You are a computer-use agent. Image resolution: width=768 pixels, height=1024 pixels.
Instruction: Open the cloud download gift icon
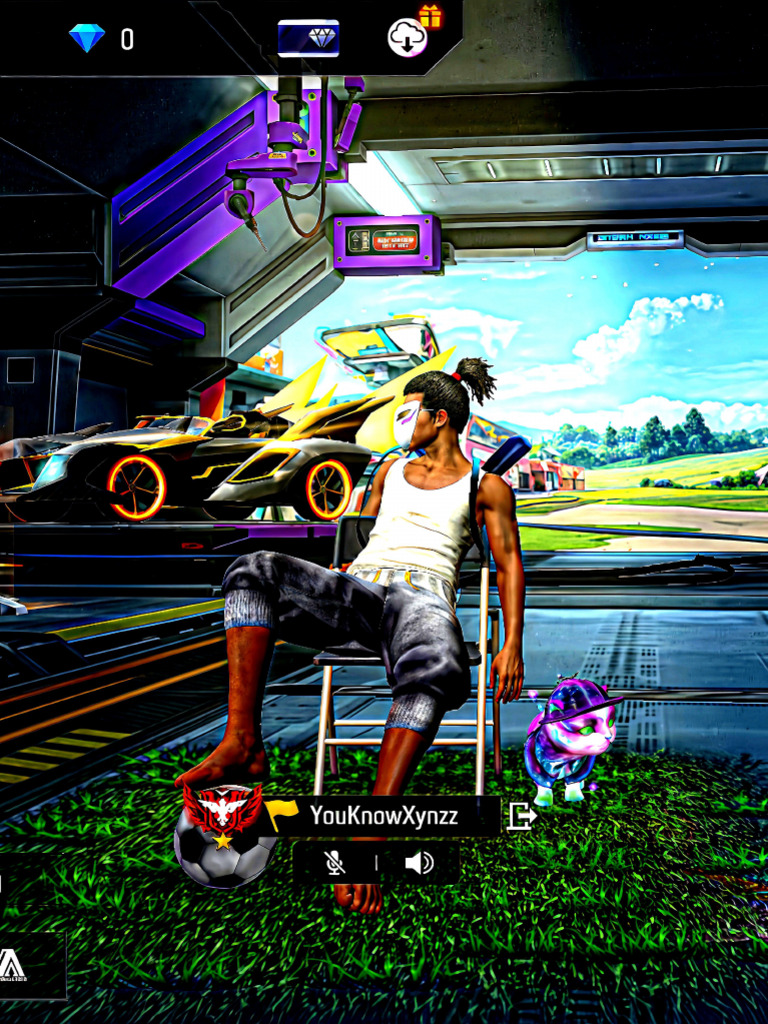click(408, 38)
